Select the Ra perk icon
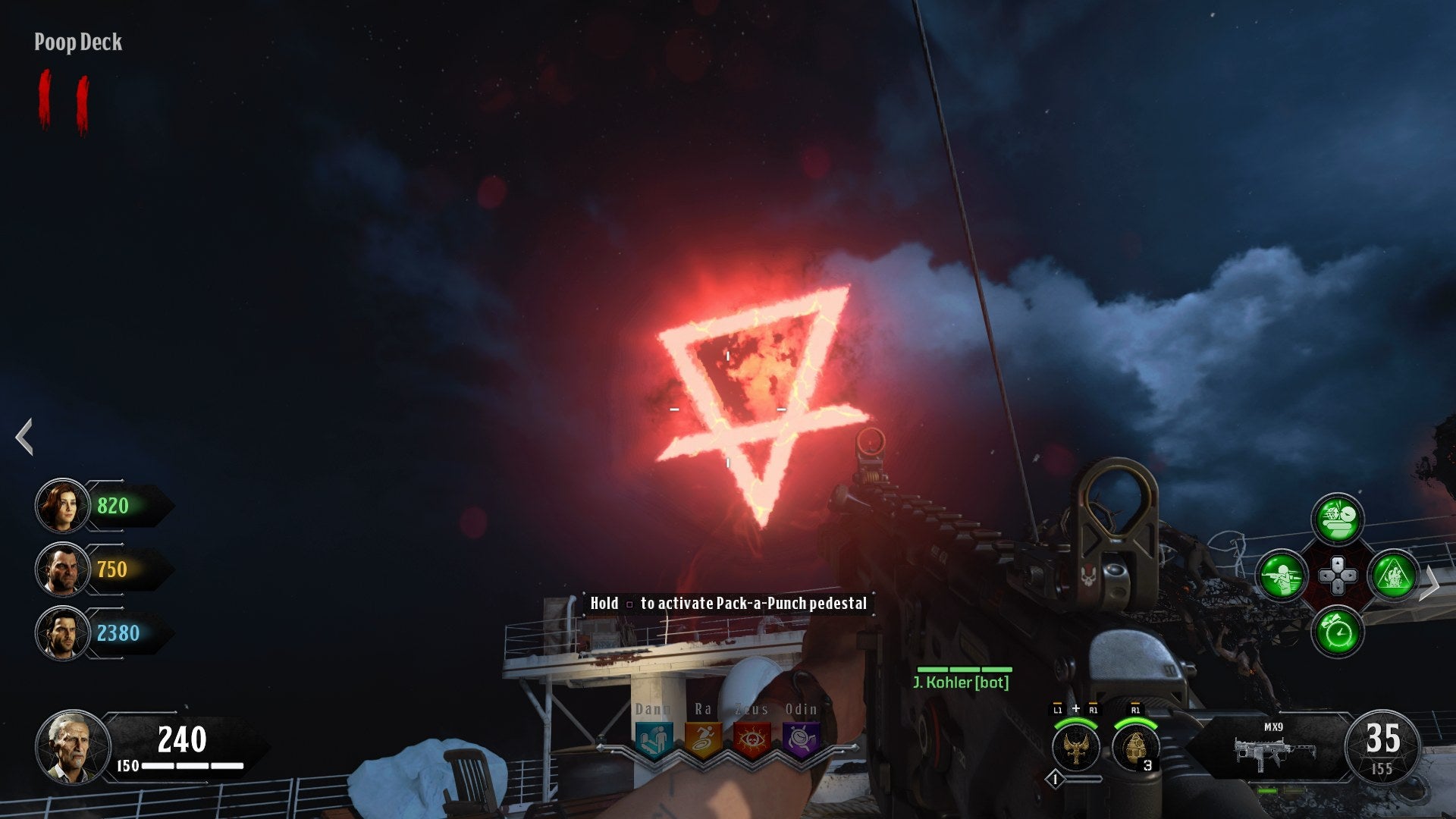1456x819 pixels. pos(702,739)
